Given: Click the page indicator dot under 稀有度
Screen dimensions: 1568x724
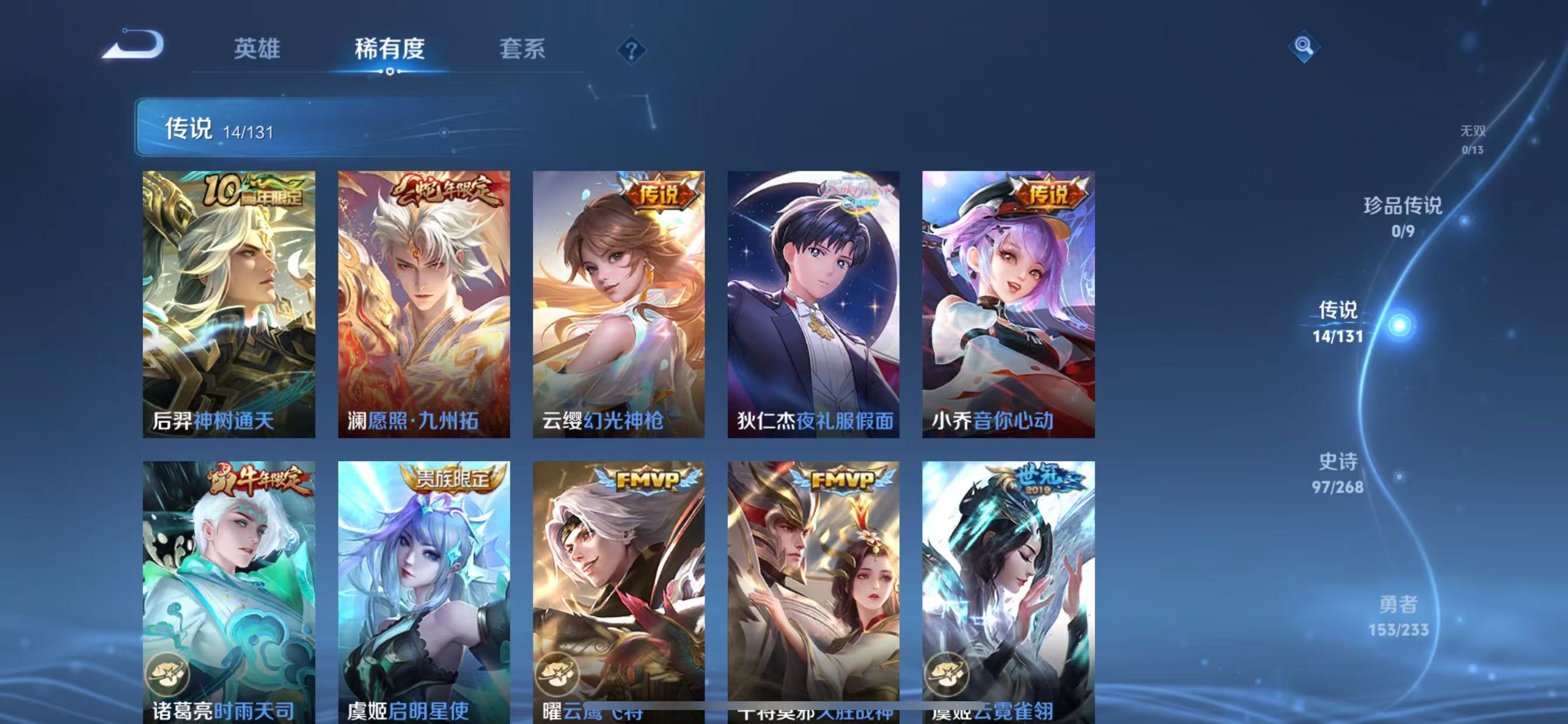Looking at the screenshot, I should tap(390, 71).
